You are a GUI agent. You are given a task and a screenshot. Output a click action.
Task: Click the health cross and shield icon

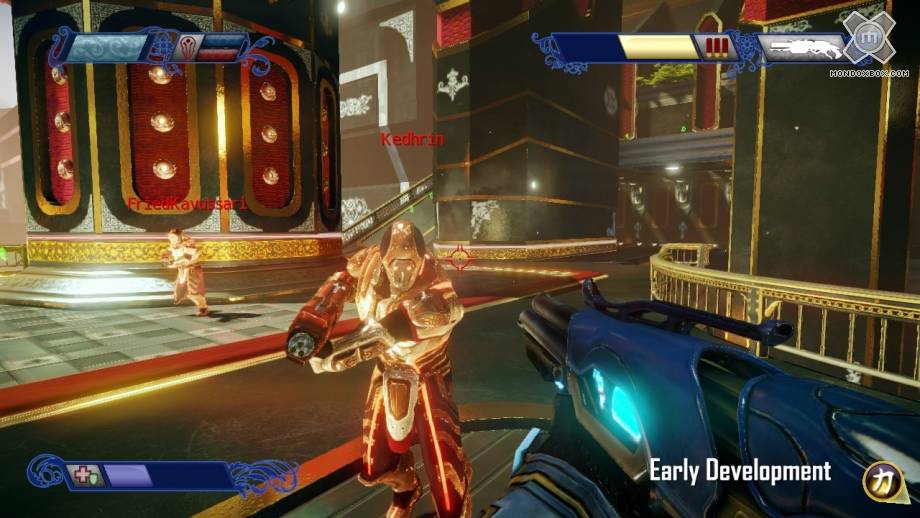pos(82,476)
